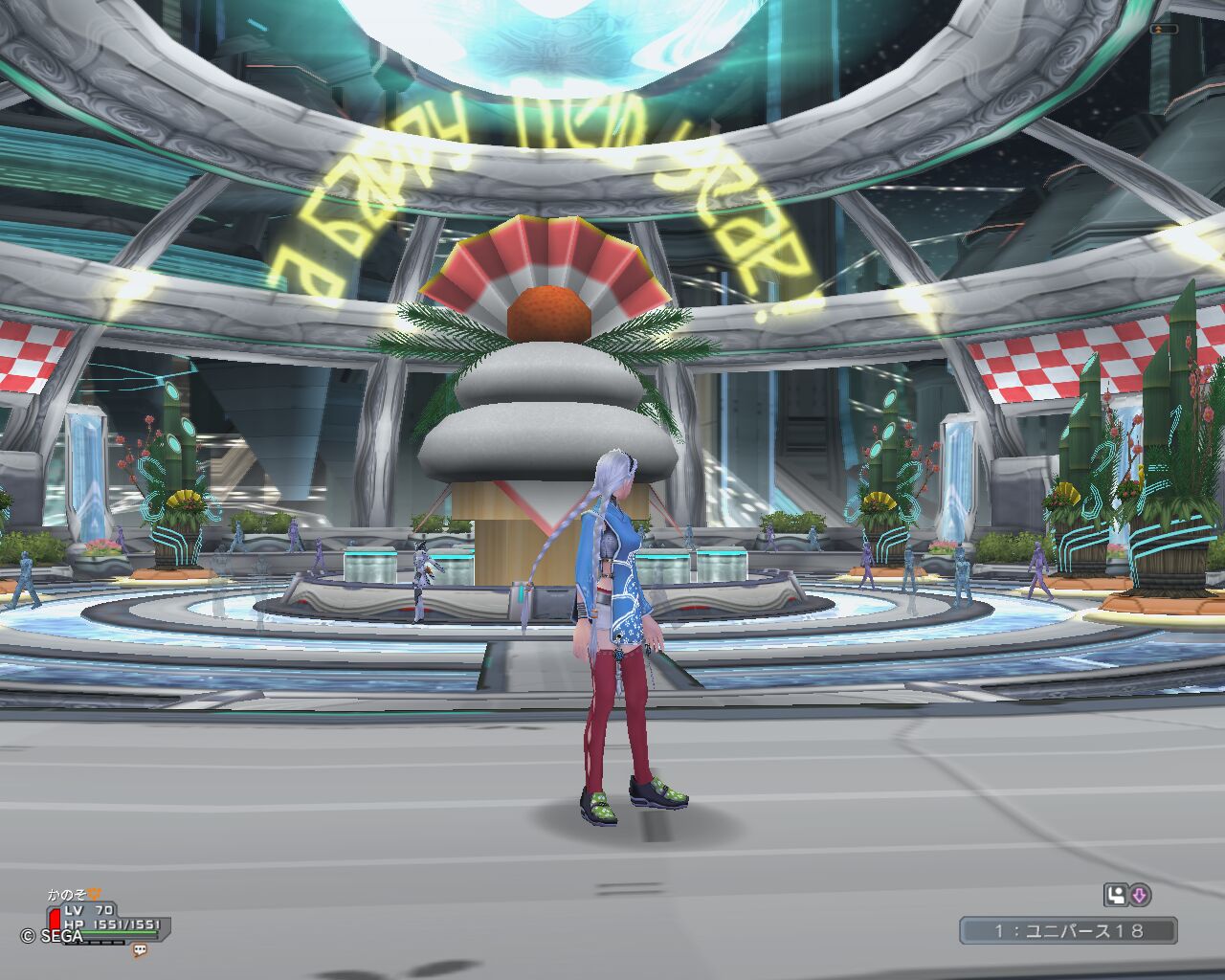Click the pink down-arrow icon
This screenshot has height=980, width=1225.
1139,896
